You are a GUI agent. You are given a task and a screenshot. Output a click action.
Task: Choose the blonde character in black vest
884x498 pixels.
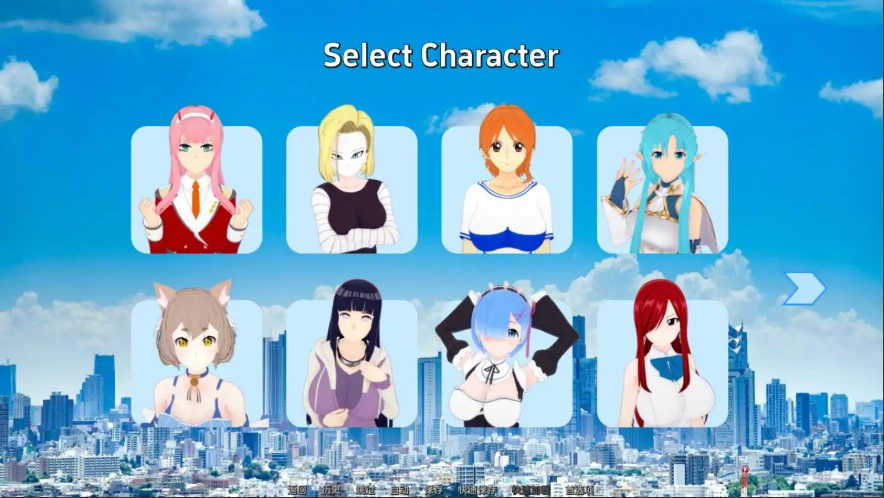[351, 189]
